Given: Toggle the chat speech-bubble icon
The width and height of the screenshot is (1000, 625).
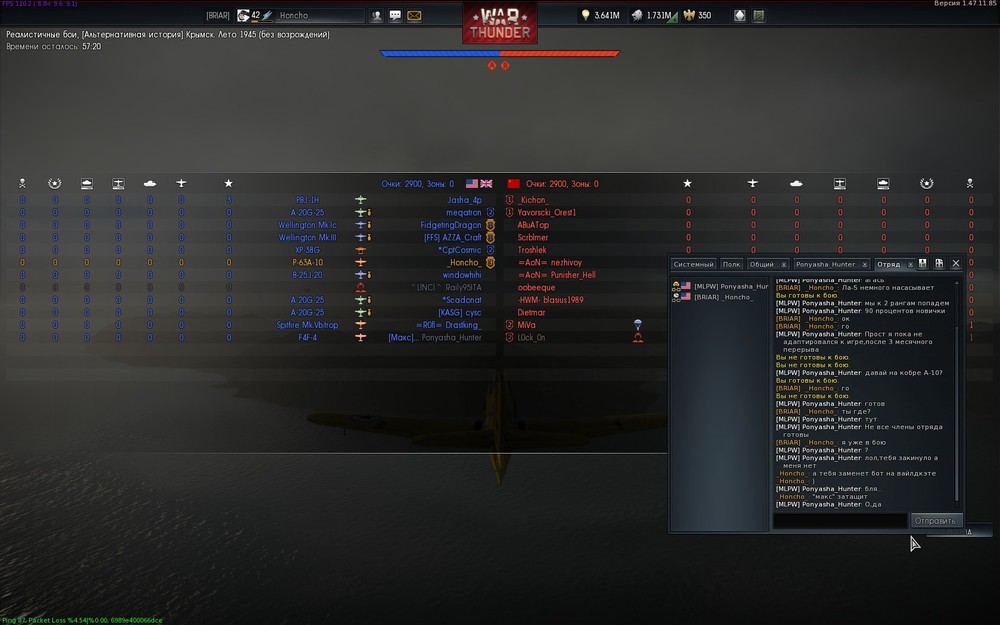Looking at the screenshot, I should 395,16.
